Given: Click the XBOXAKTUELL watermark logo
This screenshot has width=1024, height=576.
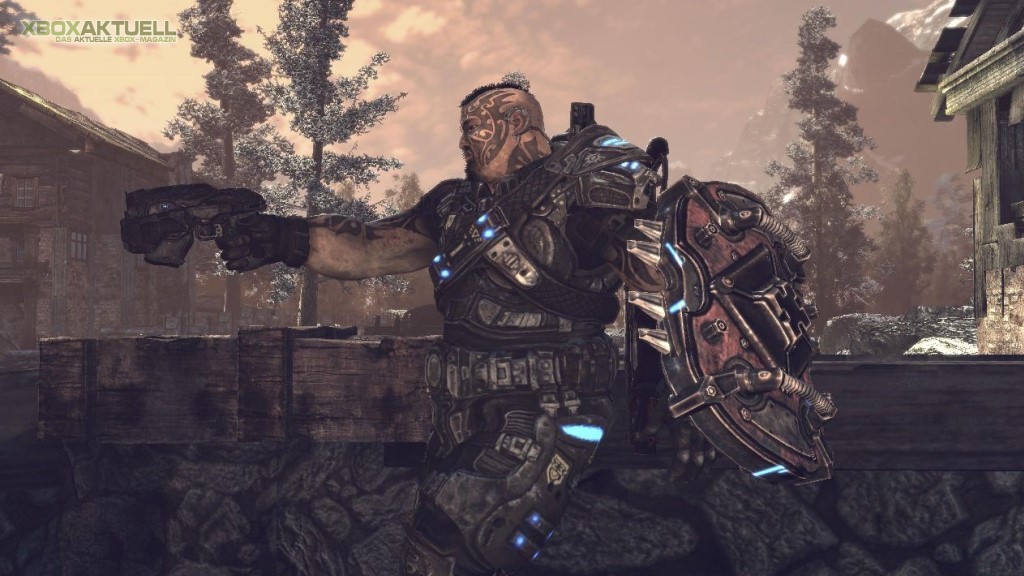Looking at the screenshot, I should [x=98, y=30].
